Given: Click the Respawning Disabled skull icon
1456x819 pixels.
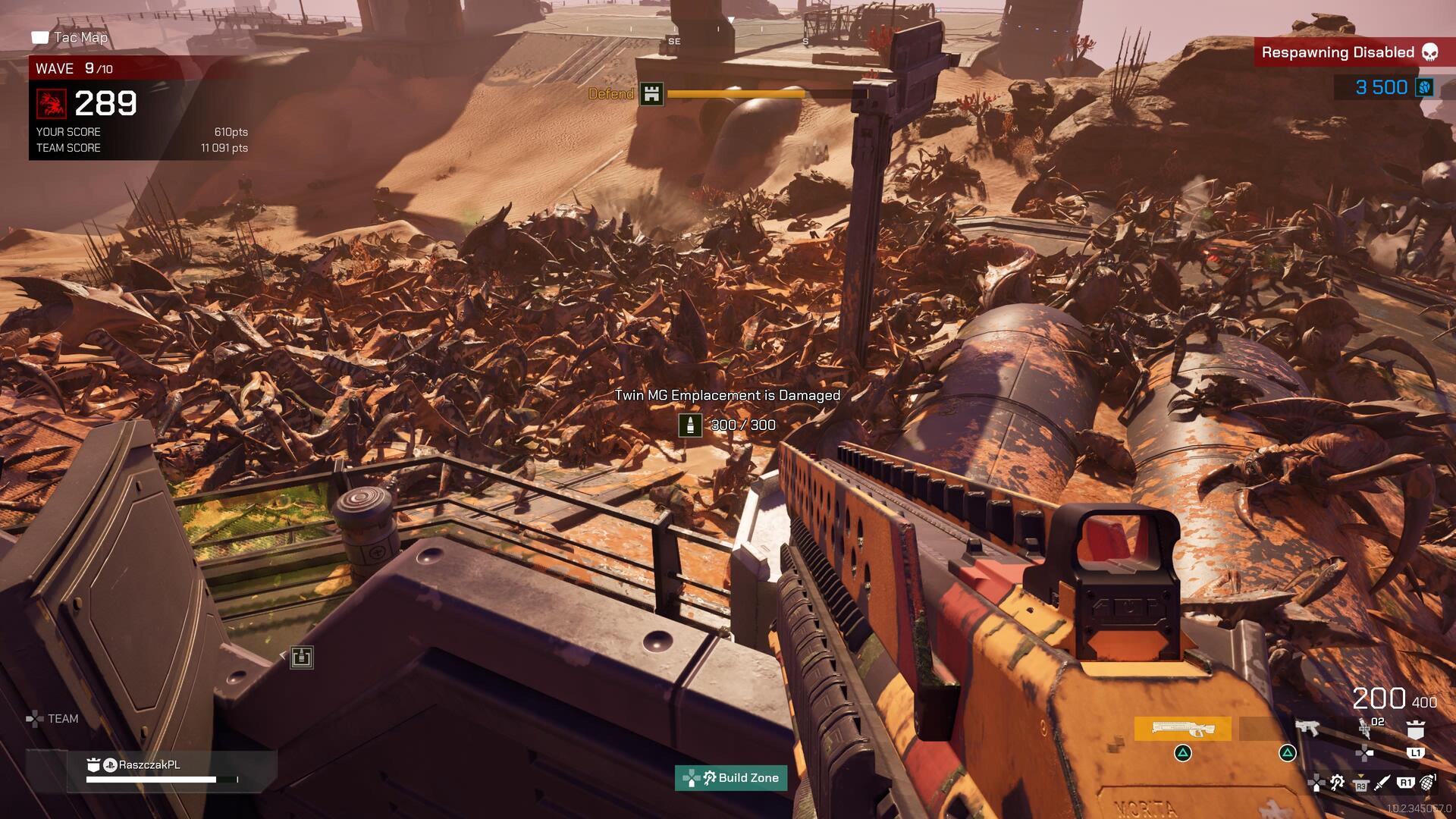Looking at the screenshot, I should click(1429, 52).
